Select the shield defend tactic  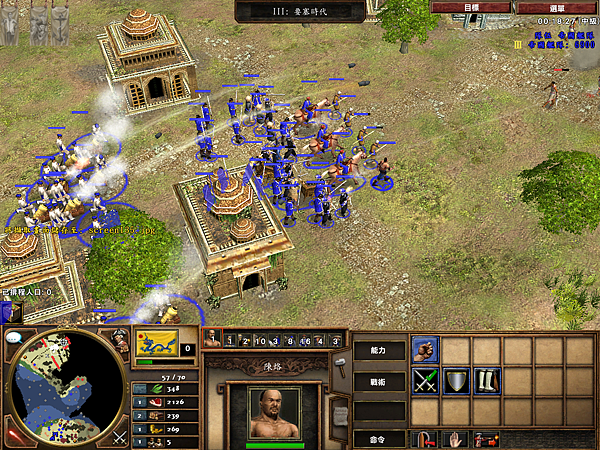(x=456, y=381)
